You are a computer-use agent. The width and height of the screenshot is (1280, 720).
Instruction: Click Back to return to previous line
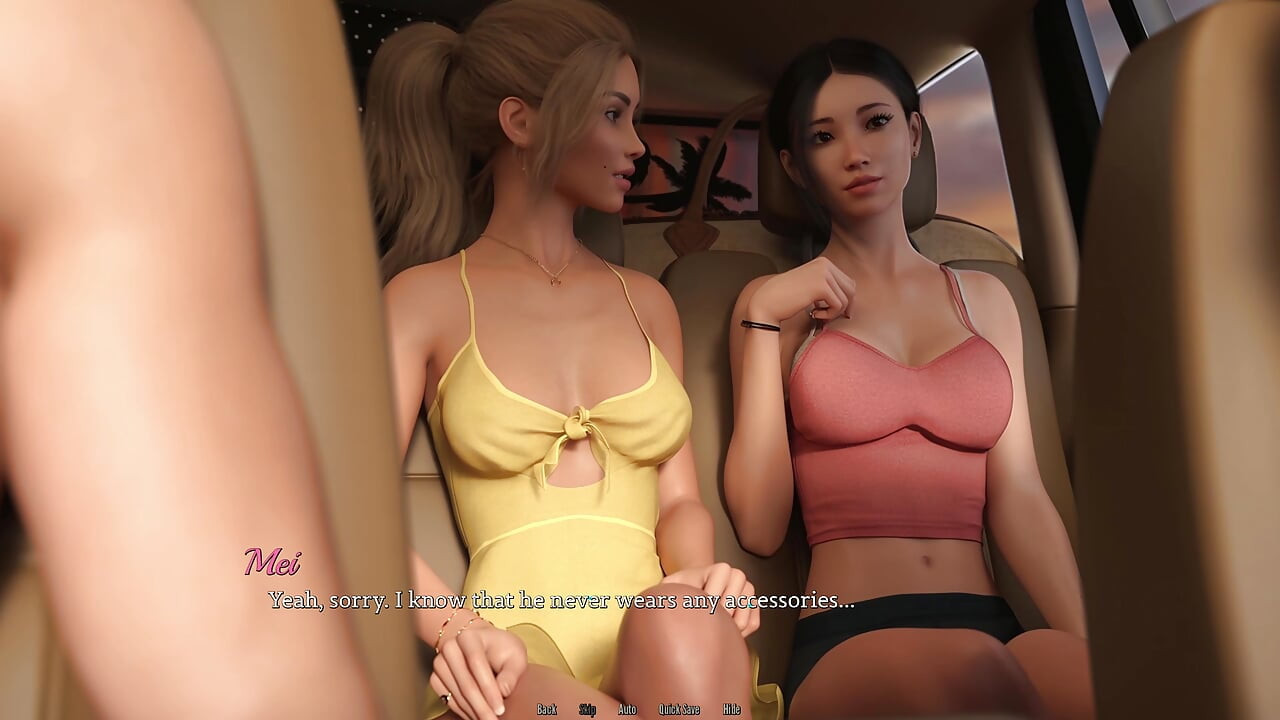click(546, 708)
